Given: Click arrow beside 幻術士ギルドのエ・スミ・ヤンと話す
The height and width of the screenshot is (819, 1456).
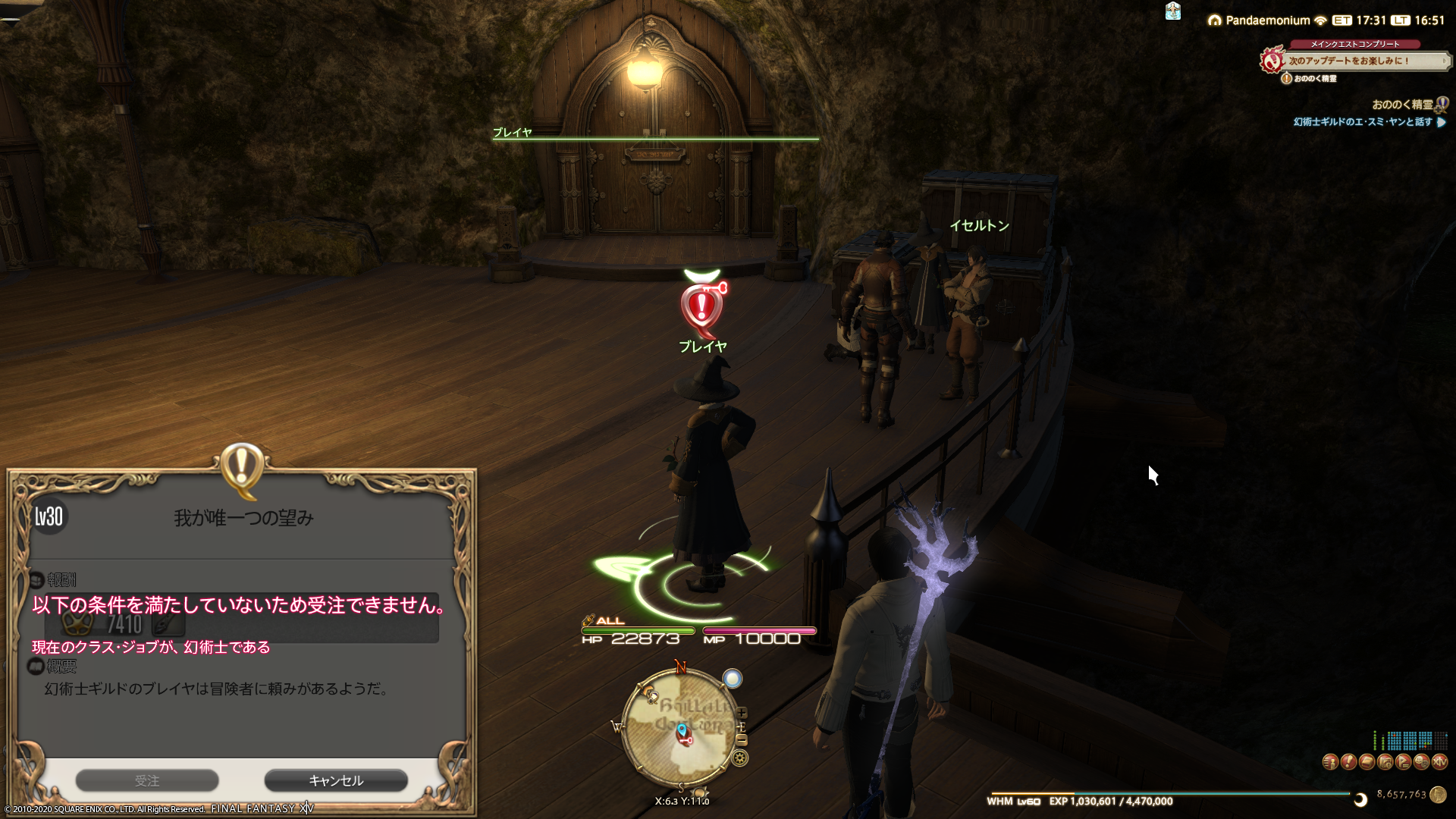Looking at the screenshot, I should (x=1441, y=122).
